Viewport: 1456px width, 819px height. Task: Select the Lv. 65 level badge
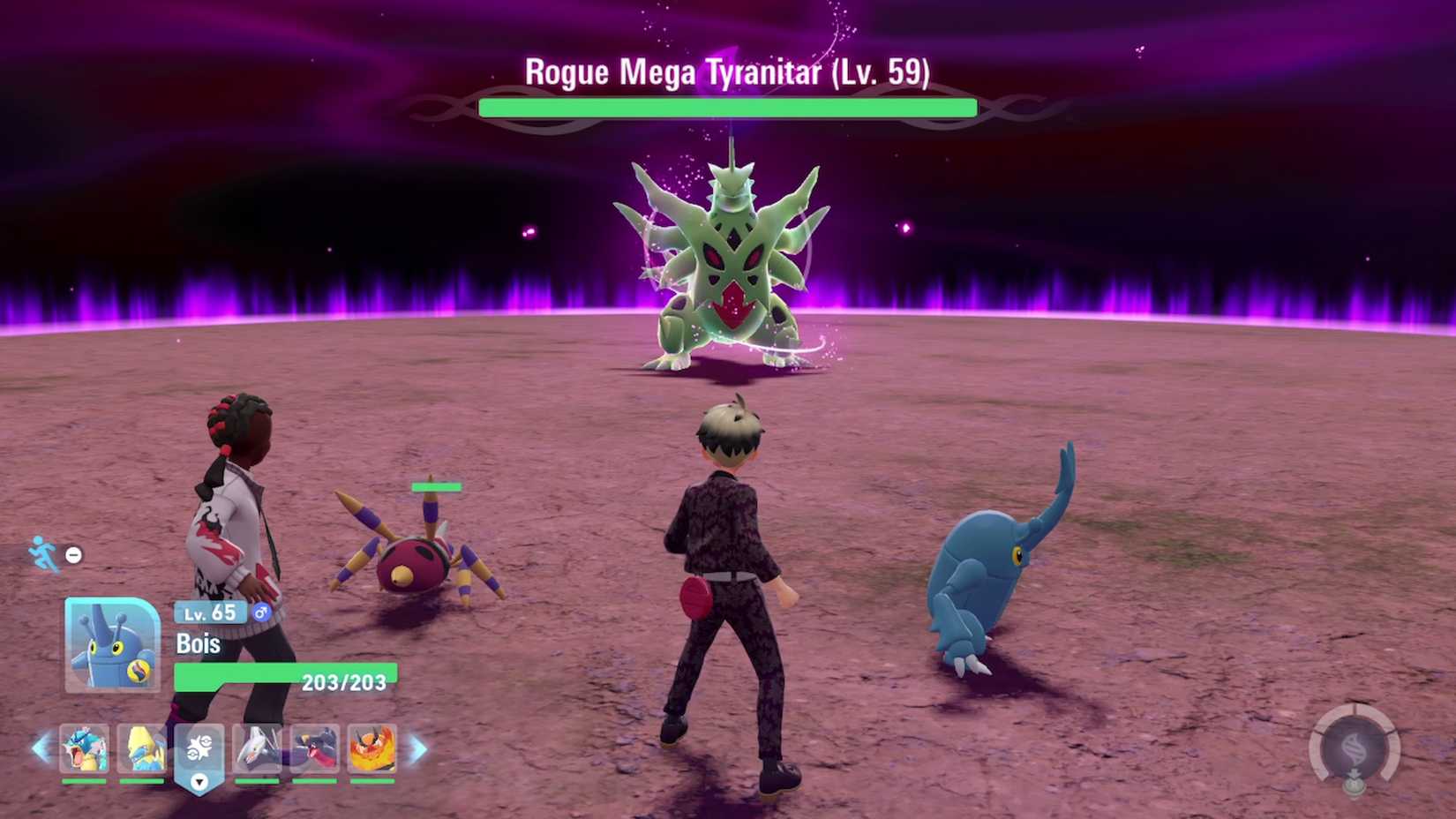(210, 612)
